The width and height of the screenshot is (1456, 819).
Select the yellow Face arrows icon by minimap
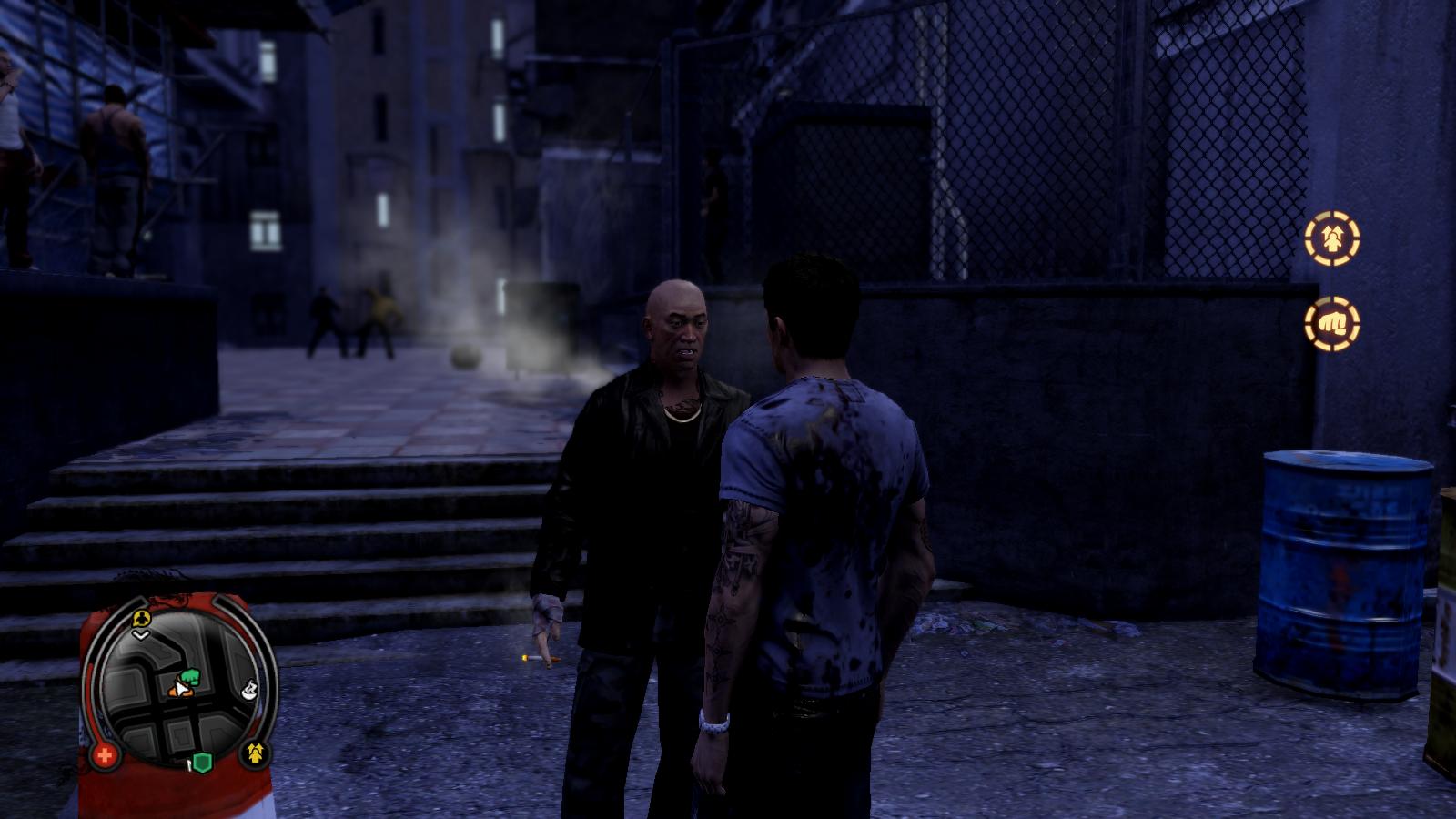pos(254,753)
